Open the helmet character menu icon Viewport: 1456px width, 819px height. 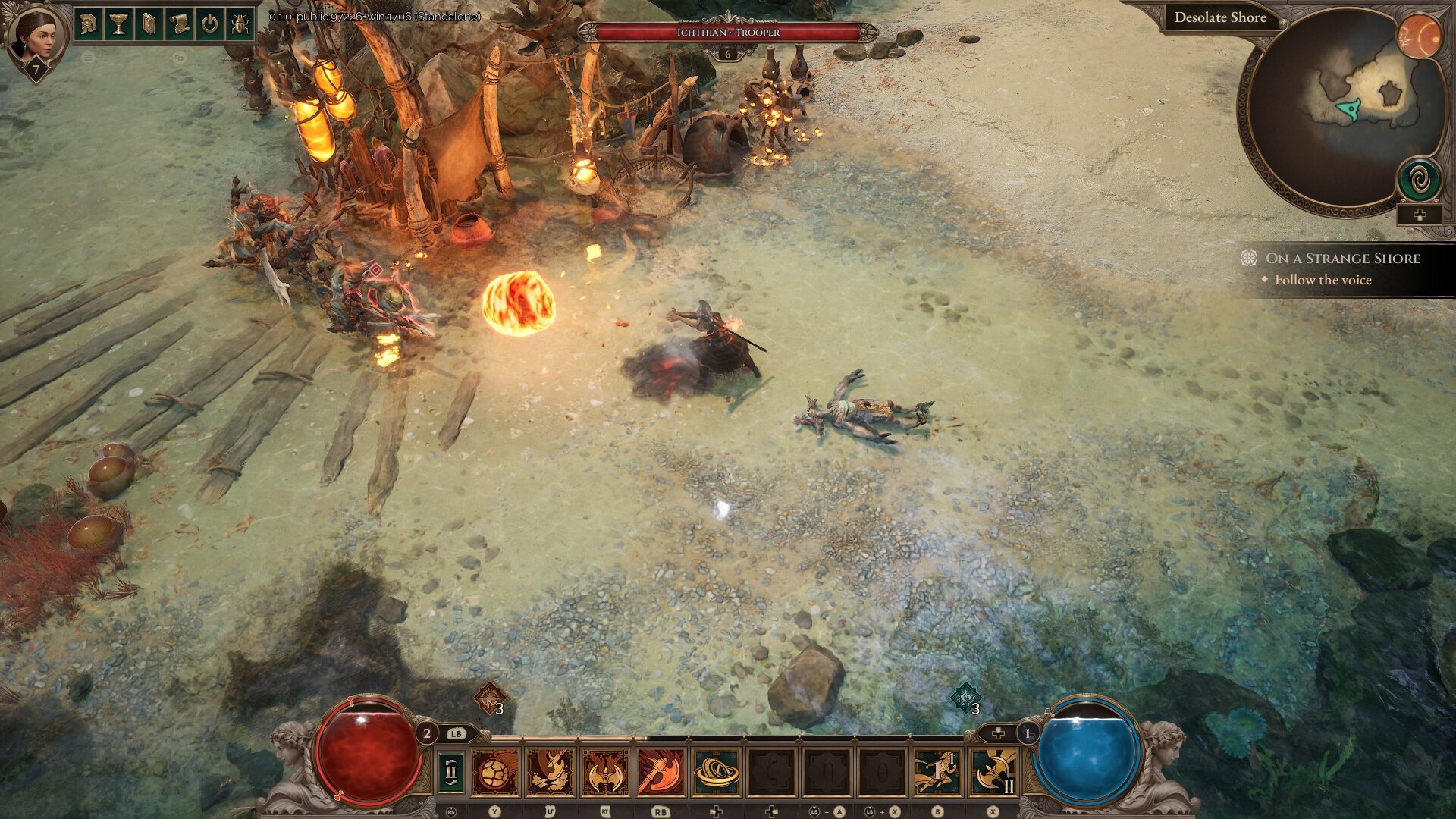pos(89,25)
